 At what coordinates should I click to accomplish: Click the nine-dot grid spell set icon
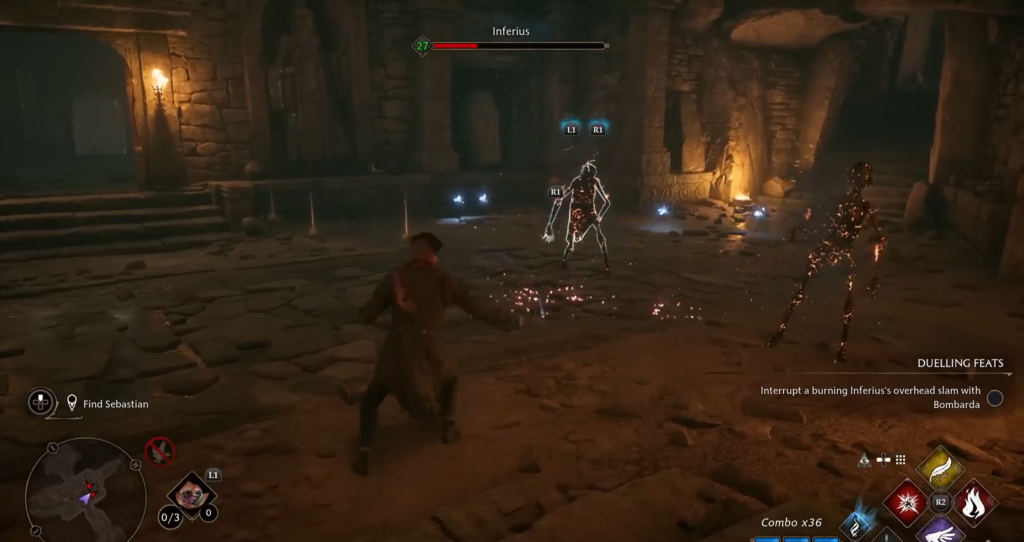(900, 460)
